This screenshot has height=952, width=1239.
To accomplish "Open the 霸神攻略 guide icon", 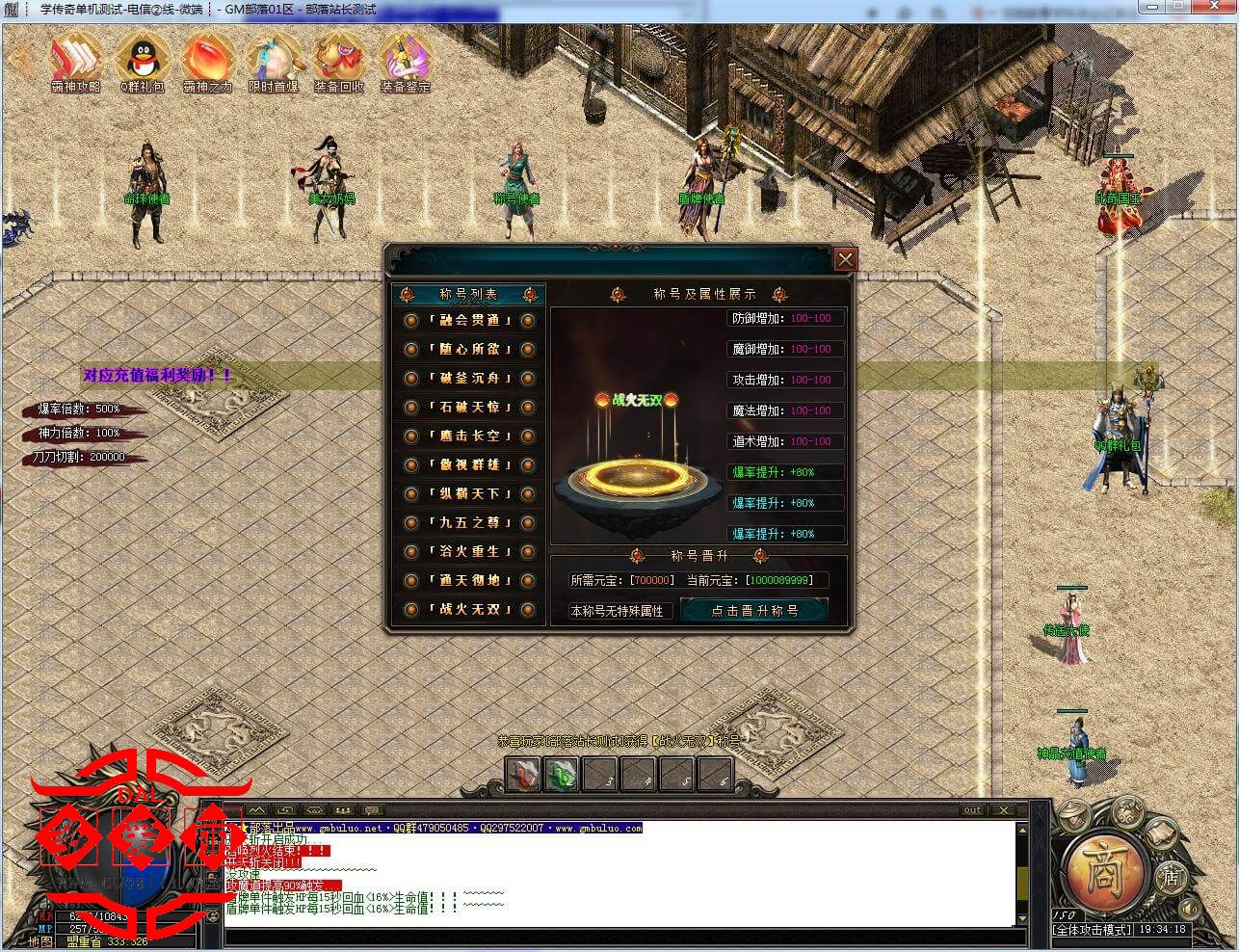I will pos(75,60).
